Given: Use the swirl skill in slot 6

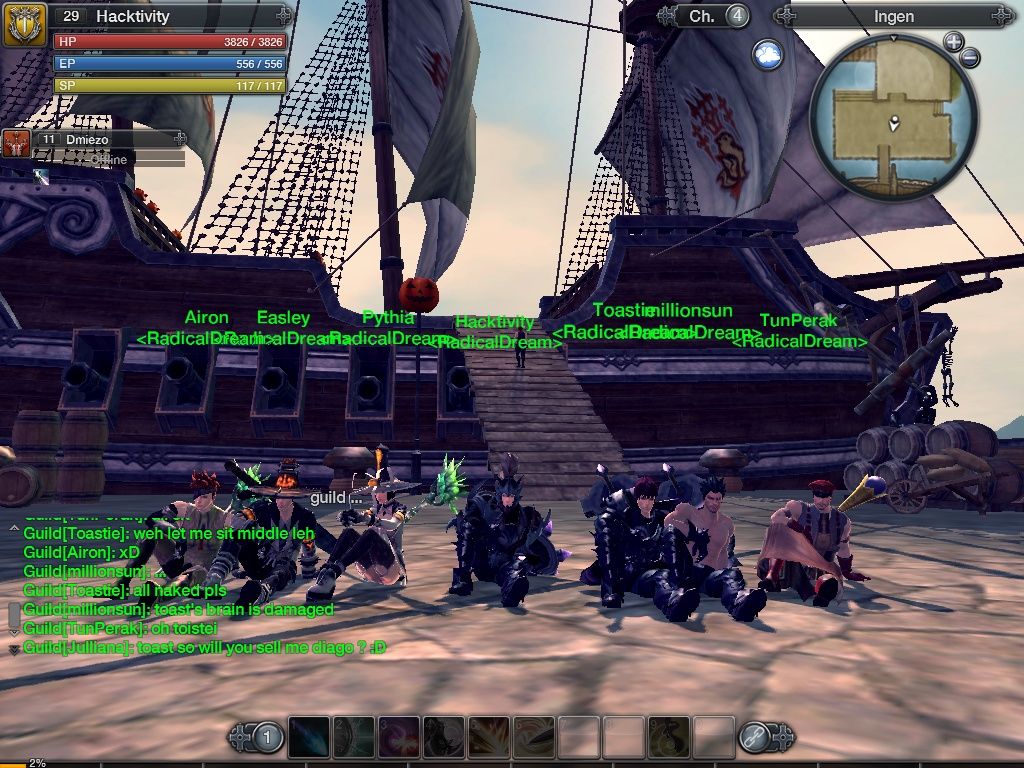Looking at the screenshot, I should tap(534, 737).
